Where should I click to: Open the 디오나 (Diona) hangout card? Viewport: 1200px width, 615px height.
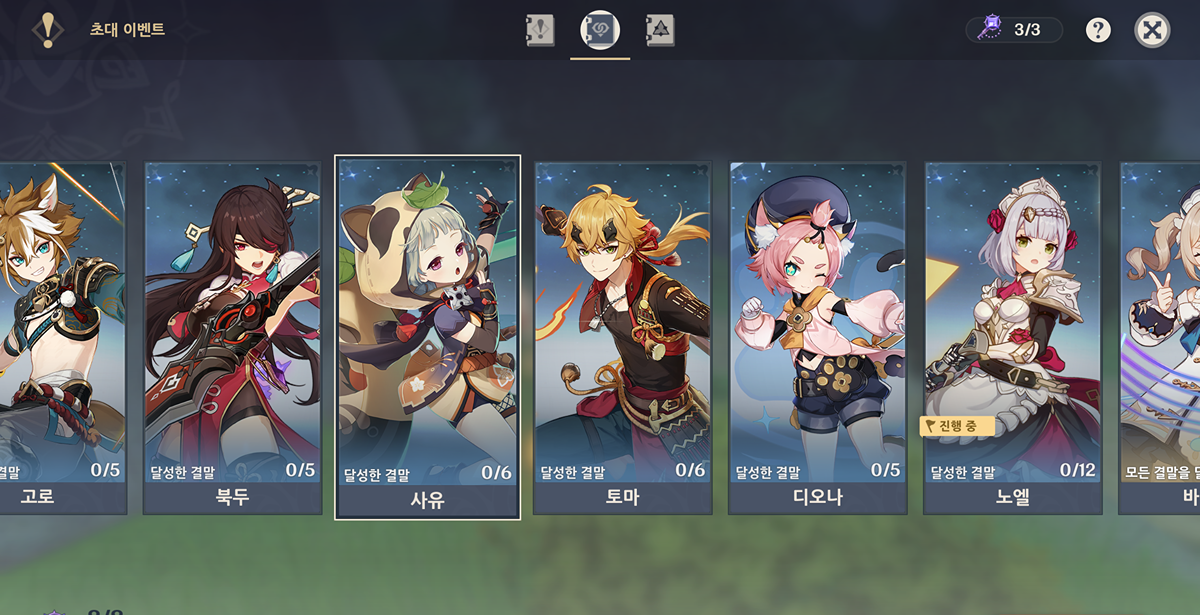pyautogui.click(x=817, y=337)
